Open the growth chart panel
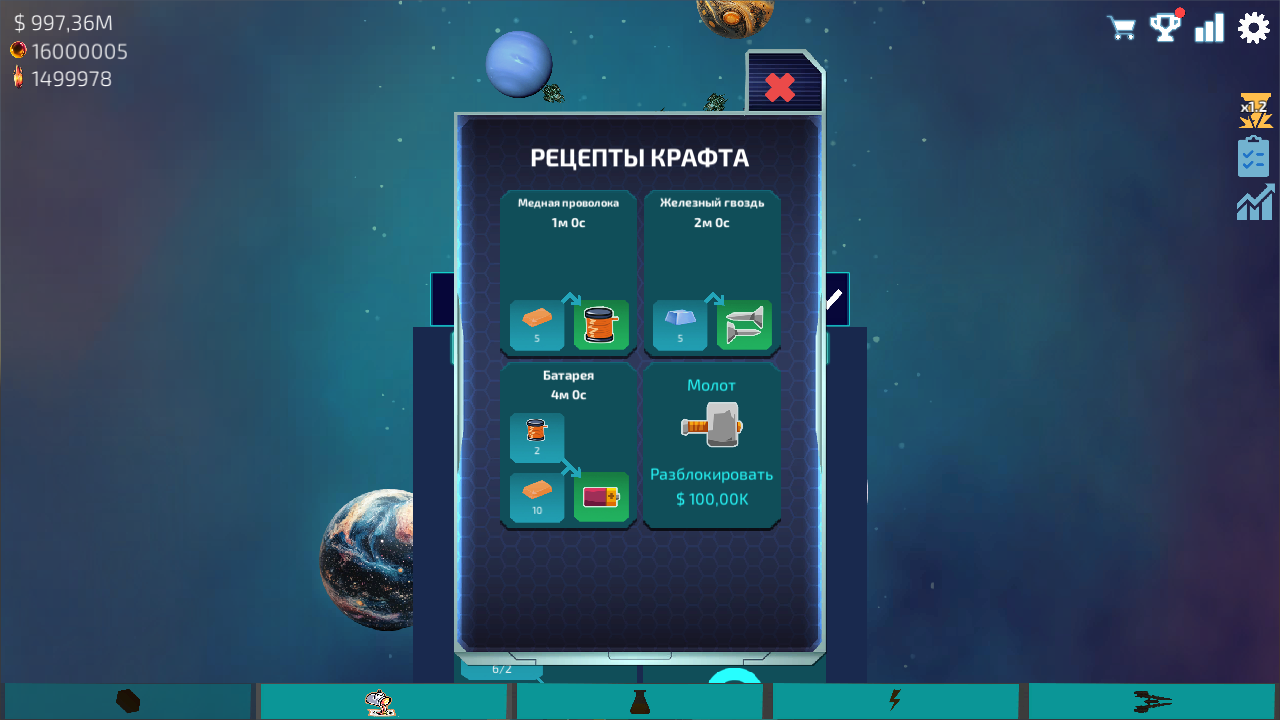 pyautogui.click(x=1253, y=201)
